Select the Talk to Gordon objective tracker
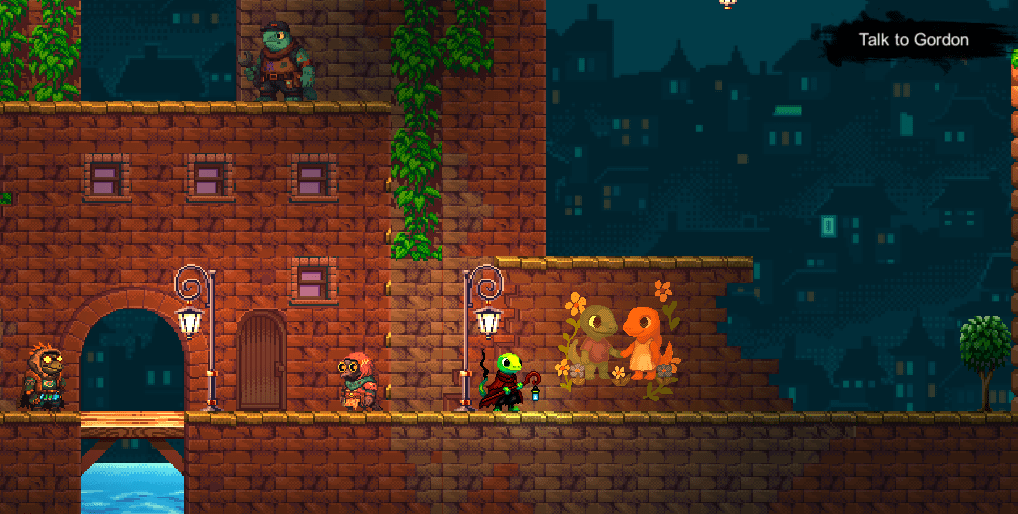The height and width of the screenshot is (514, 1018). point(914,40)
